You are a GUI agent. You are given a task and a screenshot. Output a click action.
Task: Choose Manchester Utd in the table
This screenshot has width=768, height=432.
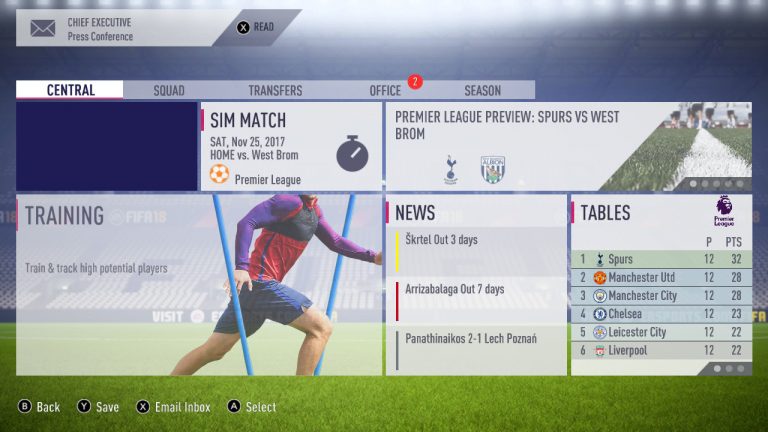661,277
